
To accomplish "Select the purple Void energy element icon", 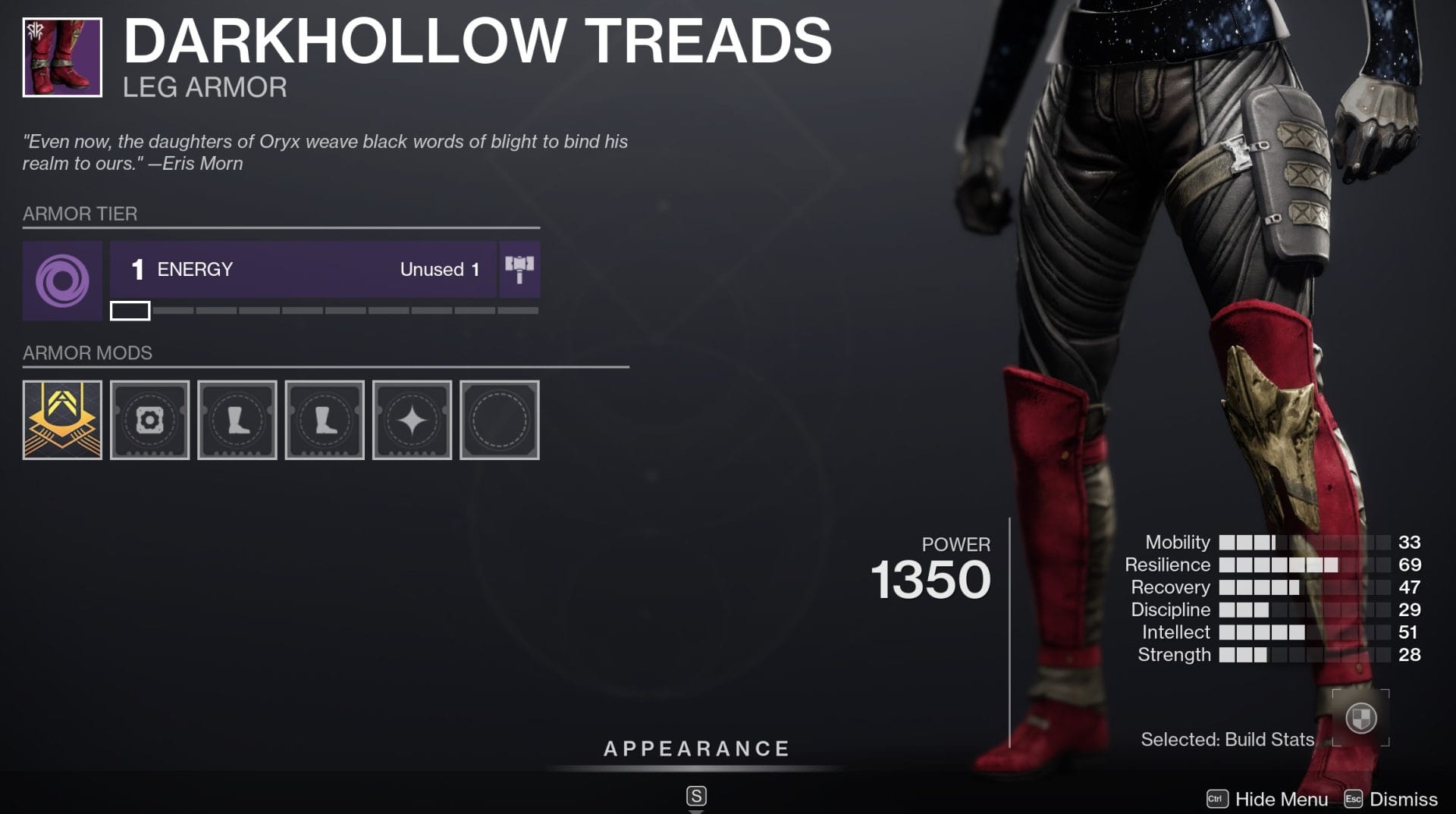I will point(62,280).
